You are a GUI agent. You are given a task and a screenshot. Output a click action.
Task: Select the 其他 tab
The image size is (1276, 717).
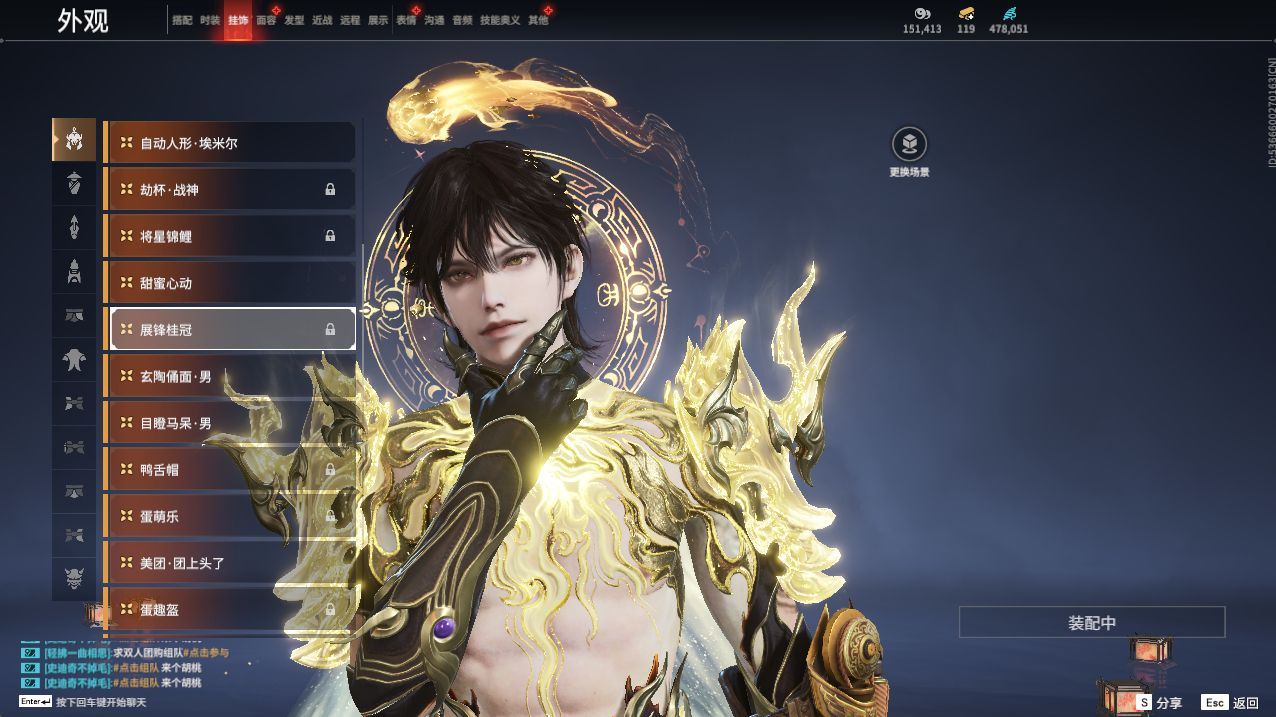538,20
